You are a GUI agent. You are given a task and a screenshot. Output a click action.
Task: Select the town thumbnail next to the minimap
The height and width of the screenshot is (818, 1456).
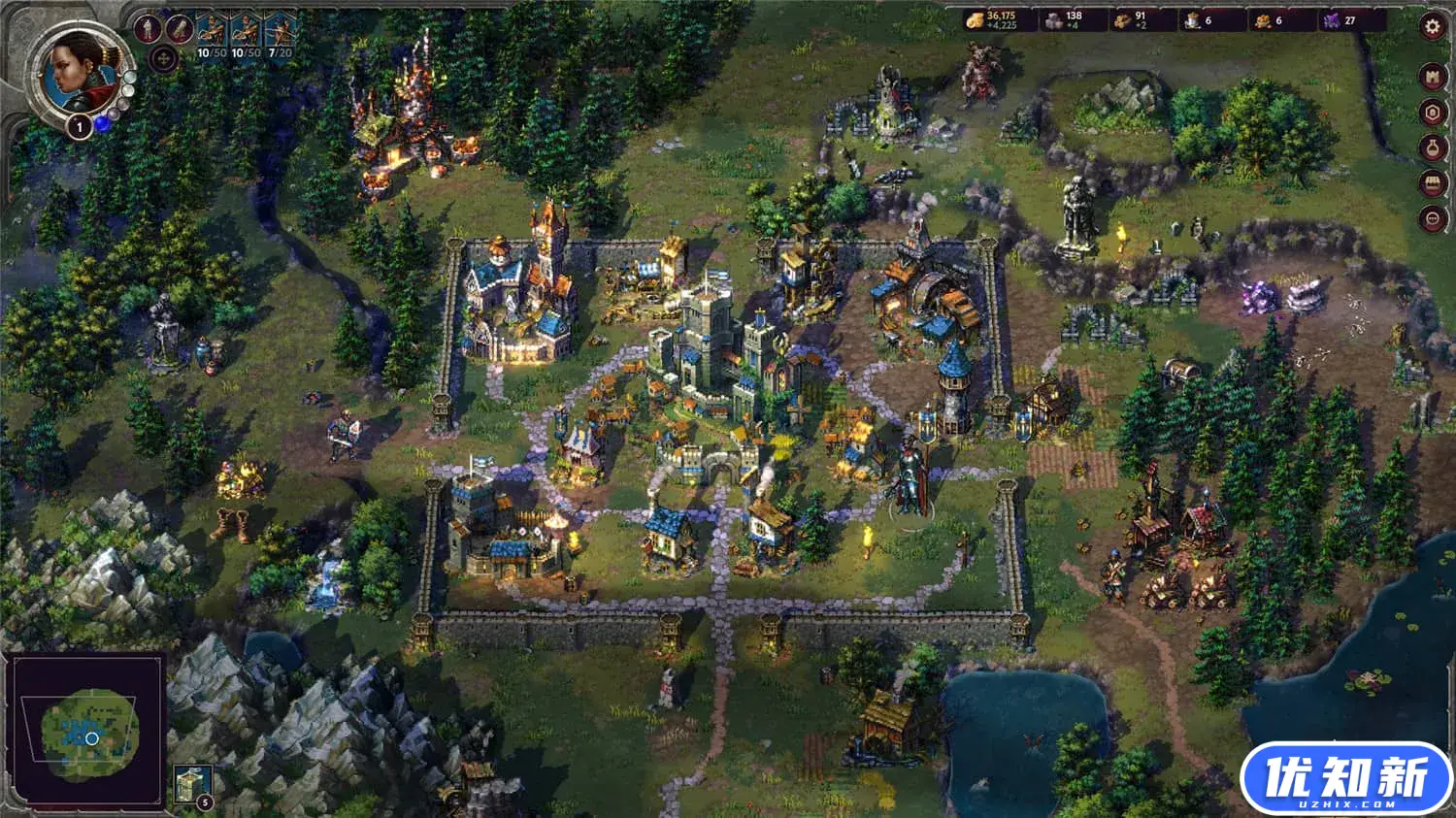[191, 784]
